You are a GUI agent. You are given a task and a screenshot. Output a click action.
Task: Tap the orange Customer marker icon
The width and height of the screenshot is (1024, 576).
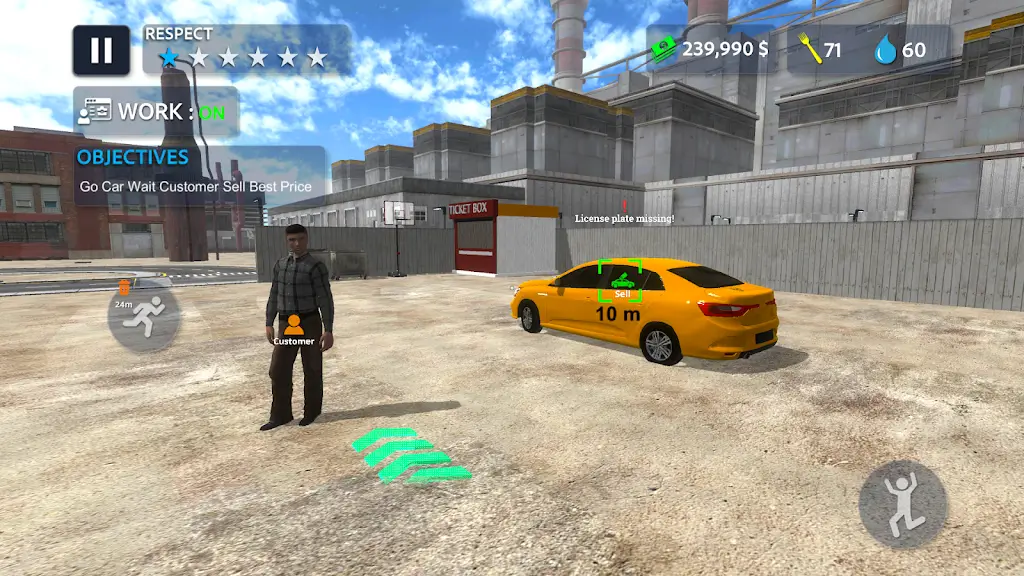click(x=293, y=326)
